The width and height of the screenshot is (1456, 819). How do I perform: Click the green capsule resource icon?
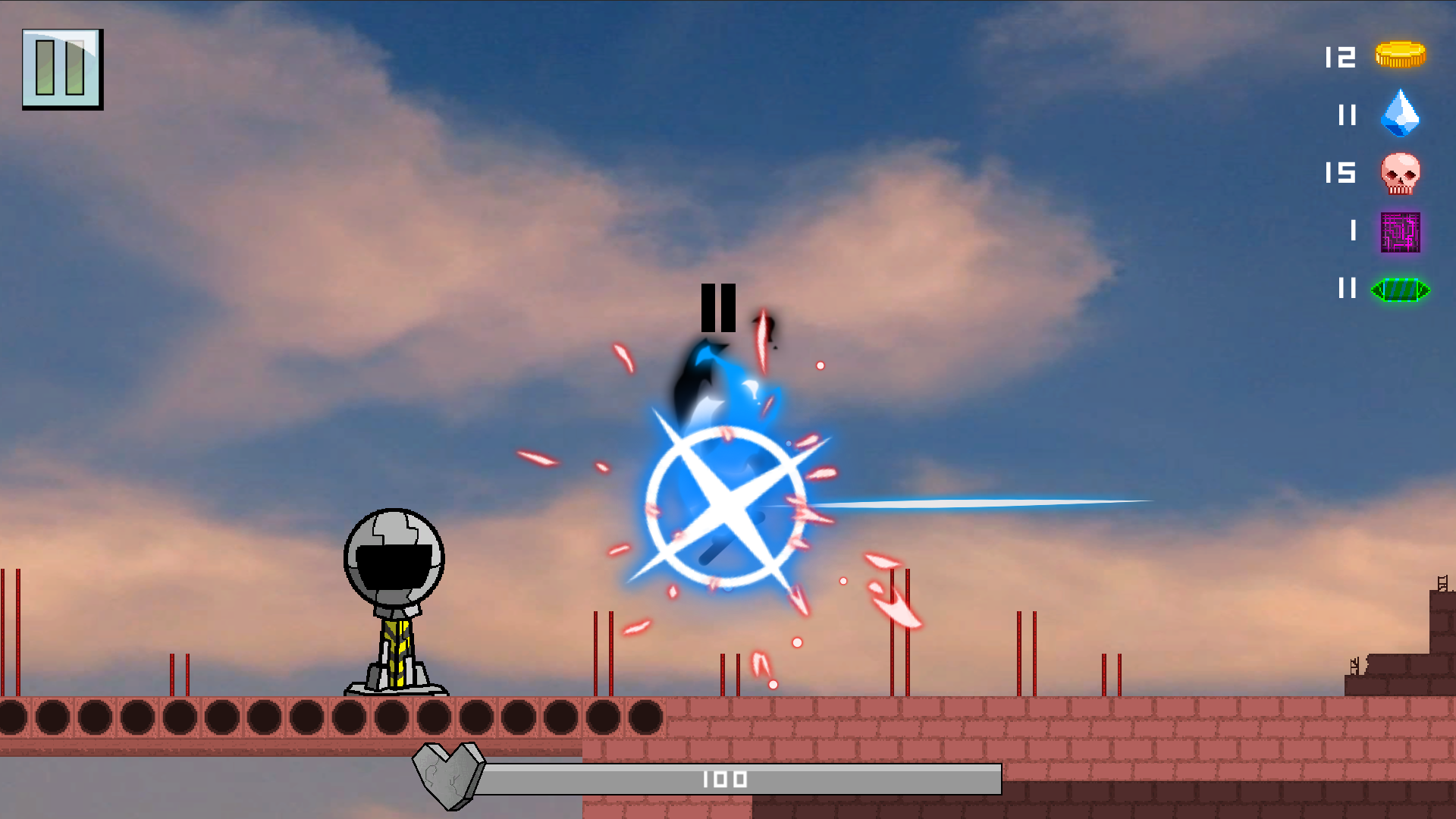click(1401, 290)
